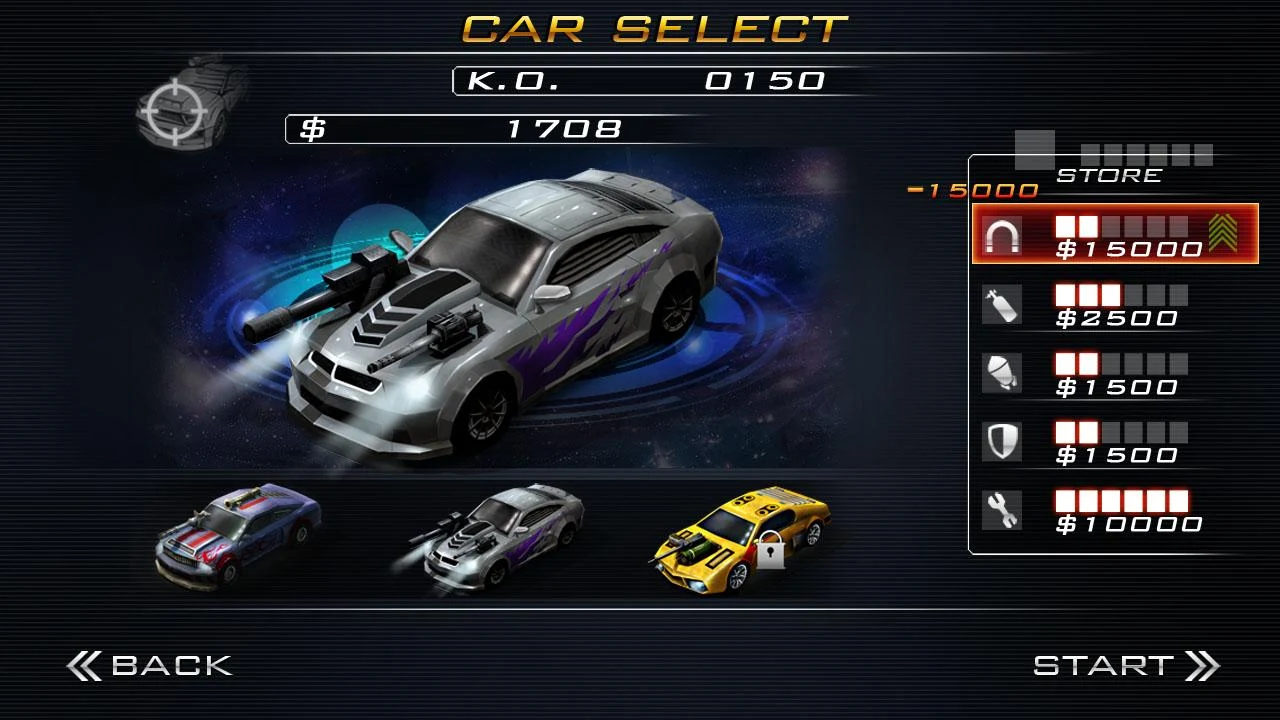Open the crosshair car target icon
The width and height of the screenshot is (1280, 720).
tap(192, 102)
